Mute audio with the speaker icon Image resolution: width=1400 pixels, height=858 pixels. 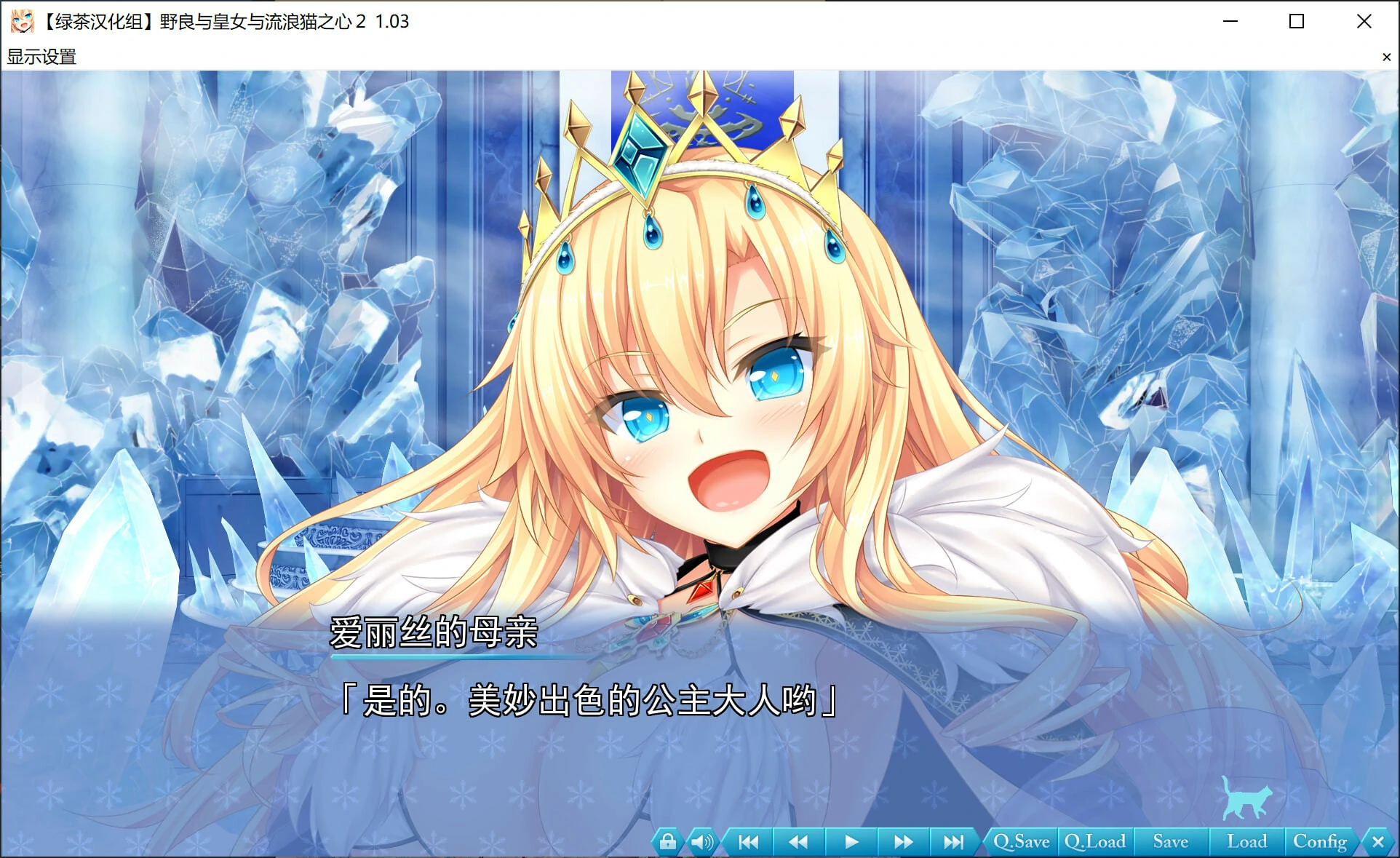(703, 841)
